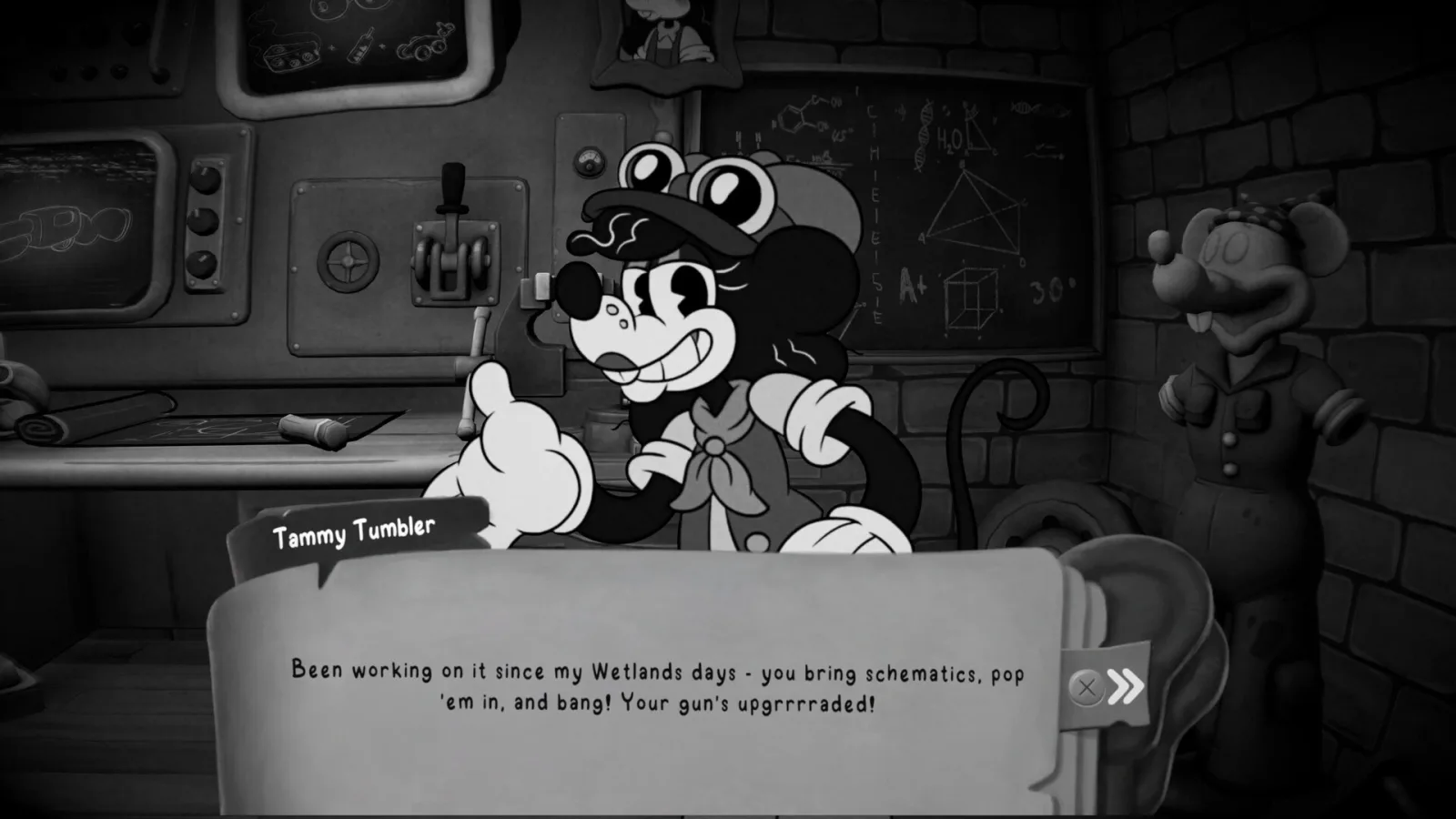Click the cube drawing on the chalkboard
The width and height of the screenshot is (1456, 819).
tap(972, 296)
